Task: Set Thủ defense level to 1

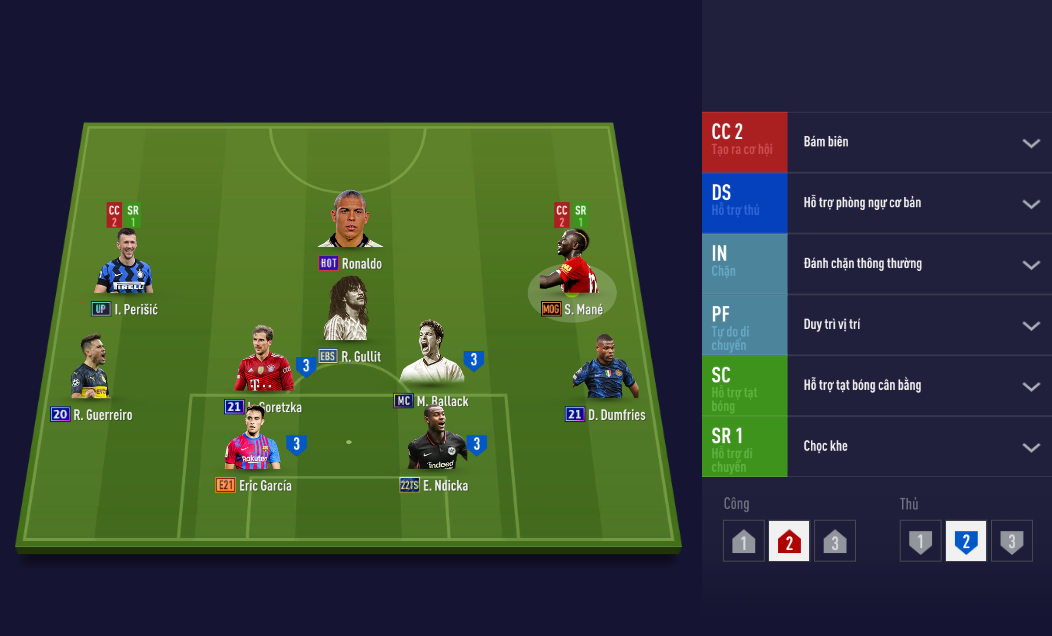Action: pyautogui.click(x=920, y=541)
